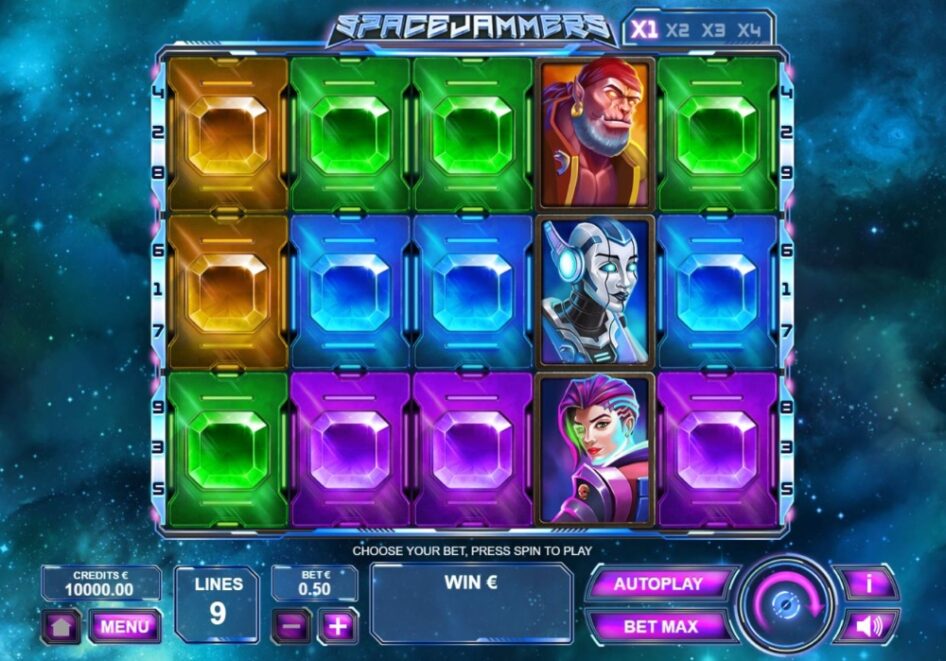The width and height of the screenshot is (946, 661).
Task: Toggle the sound speaker button
Action: tap(866, 627)
